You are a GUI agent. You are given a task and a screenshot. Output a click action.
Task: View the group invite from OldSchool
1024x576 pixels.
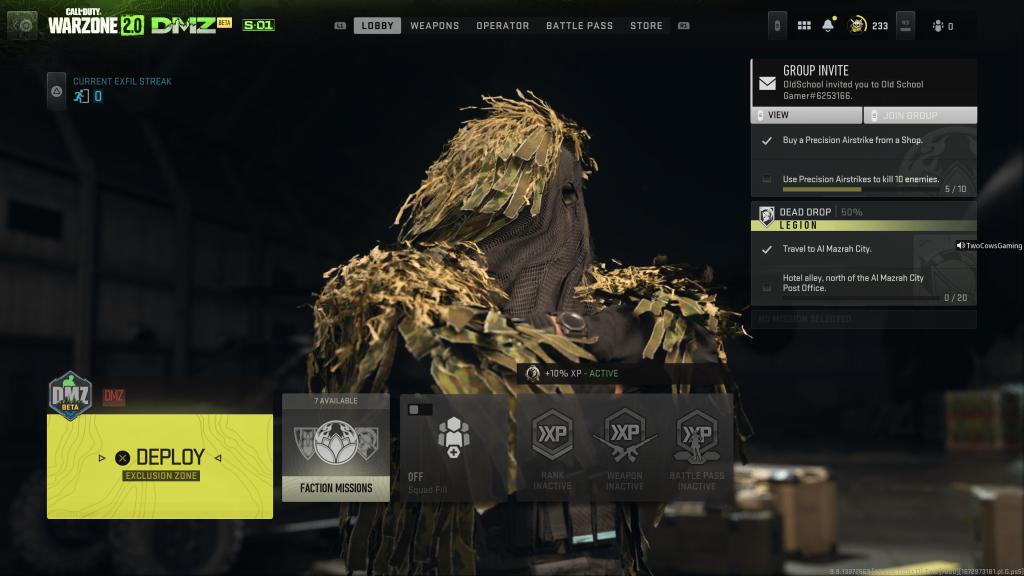click(x=806, y=116)
